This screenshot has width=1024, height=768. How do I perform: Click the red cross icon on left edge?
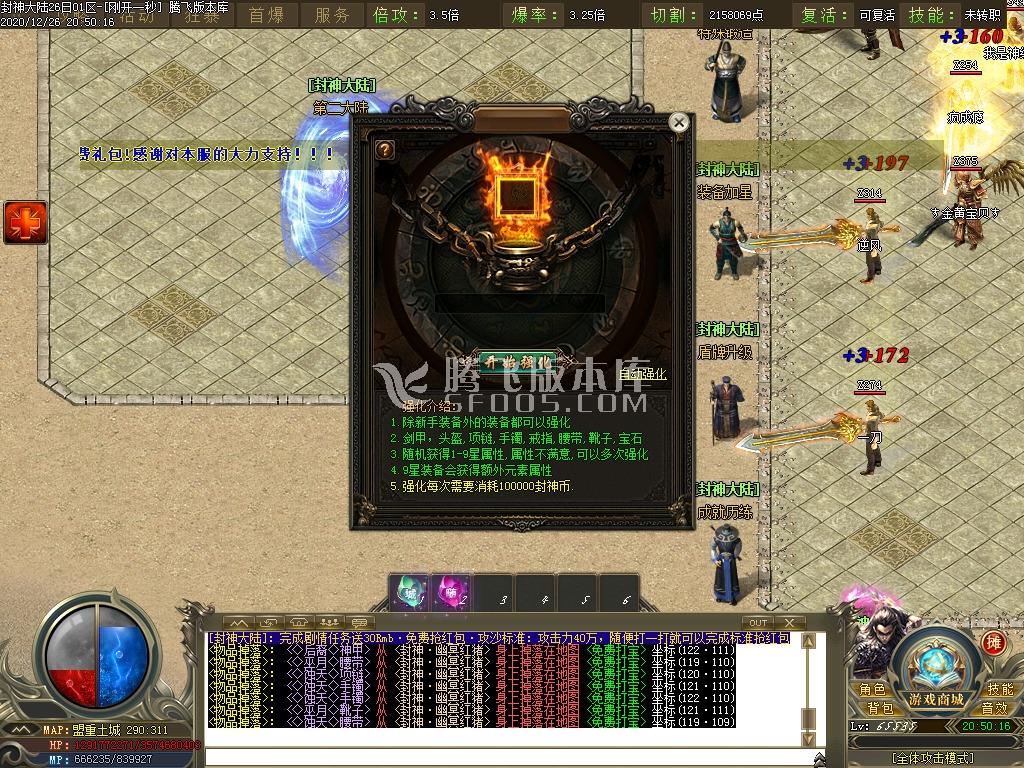25,221
